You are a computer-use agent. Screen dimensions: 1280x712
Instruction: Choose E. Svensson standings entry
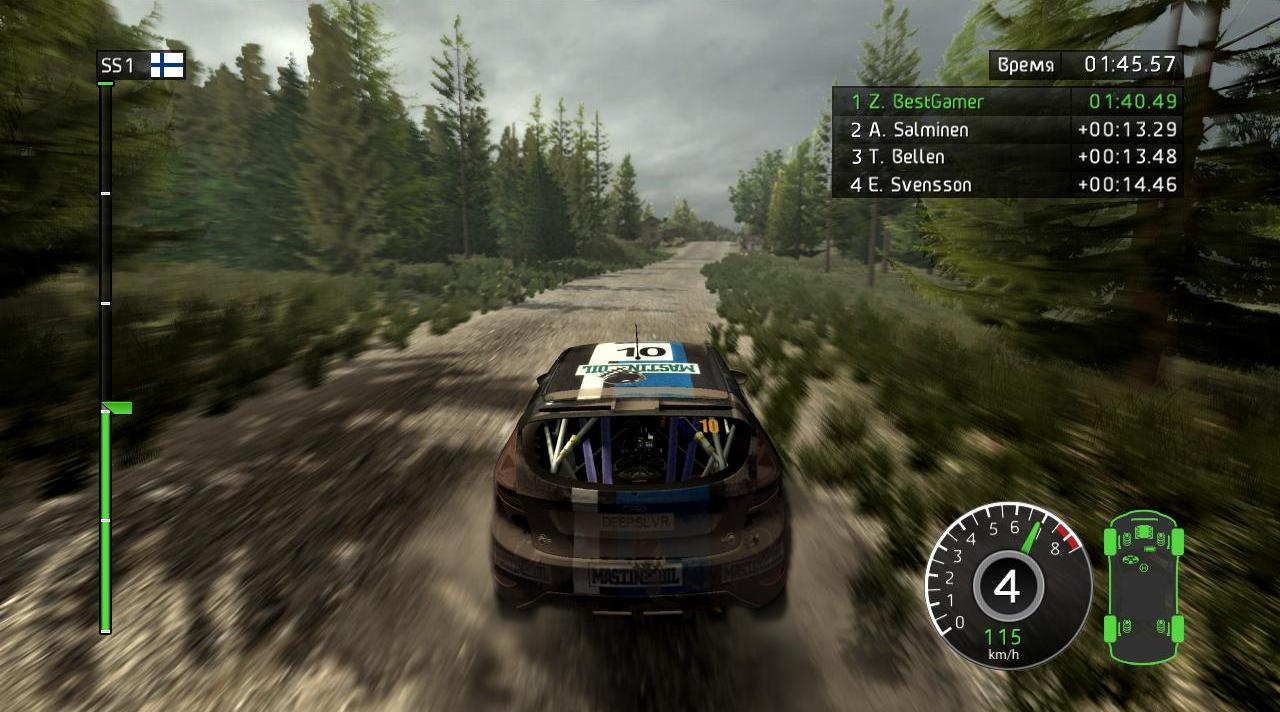(1007, 185)
